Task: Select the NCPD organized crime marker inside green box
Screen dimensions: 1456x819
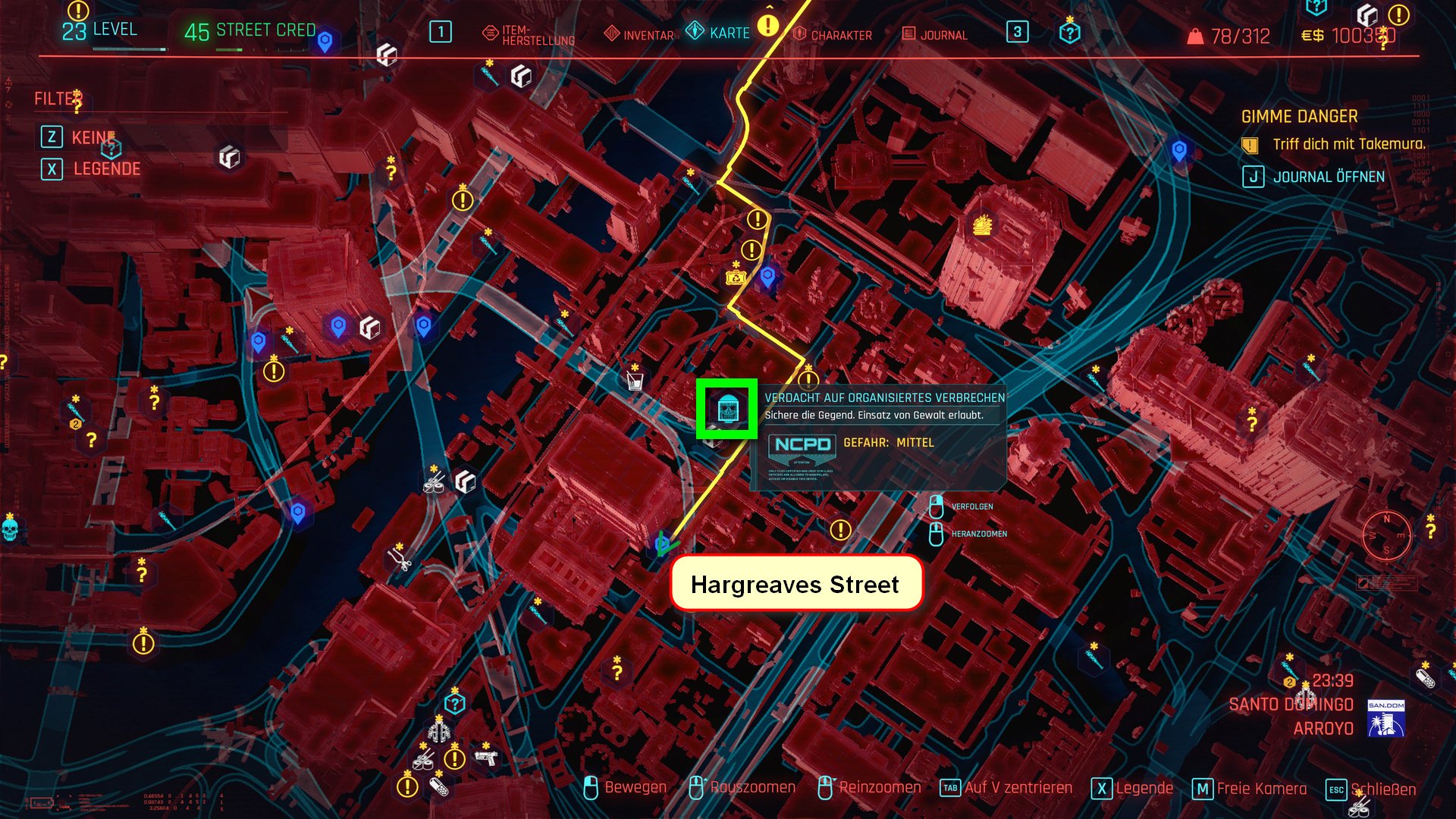Action: click(x=728, y=409)
